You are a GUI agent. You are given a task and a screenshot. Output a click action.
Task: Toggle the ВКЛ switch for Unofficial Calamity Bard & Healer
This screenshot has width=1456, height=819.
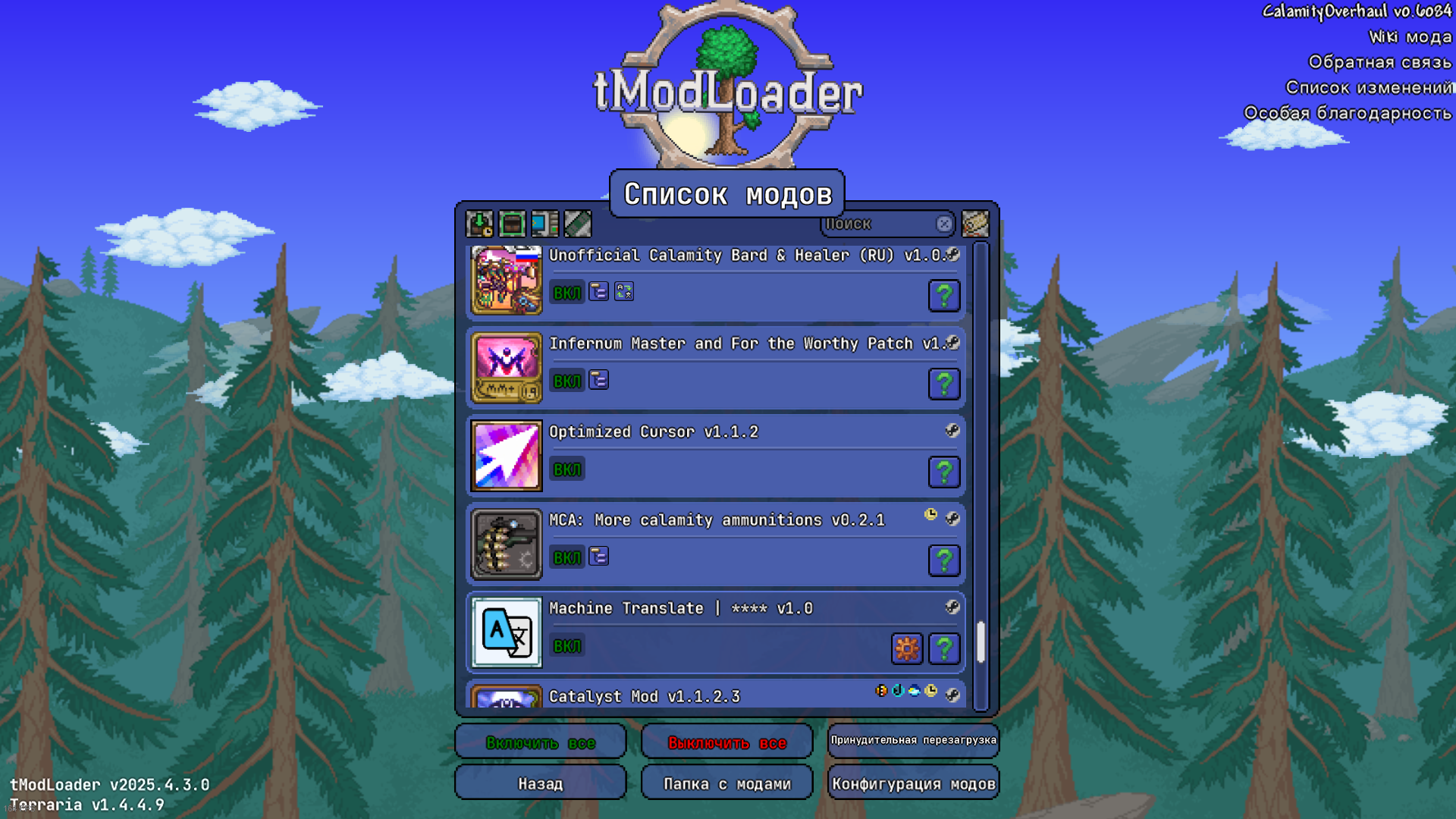[x=566, y=293]
